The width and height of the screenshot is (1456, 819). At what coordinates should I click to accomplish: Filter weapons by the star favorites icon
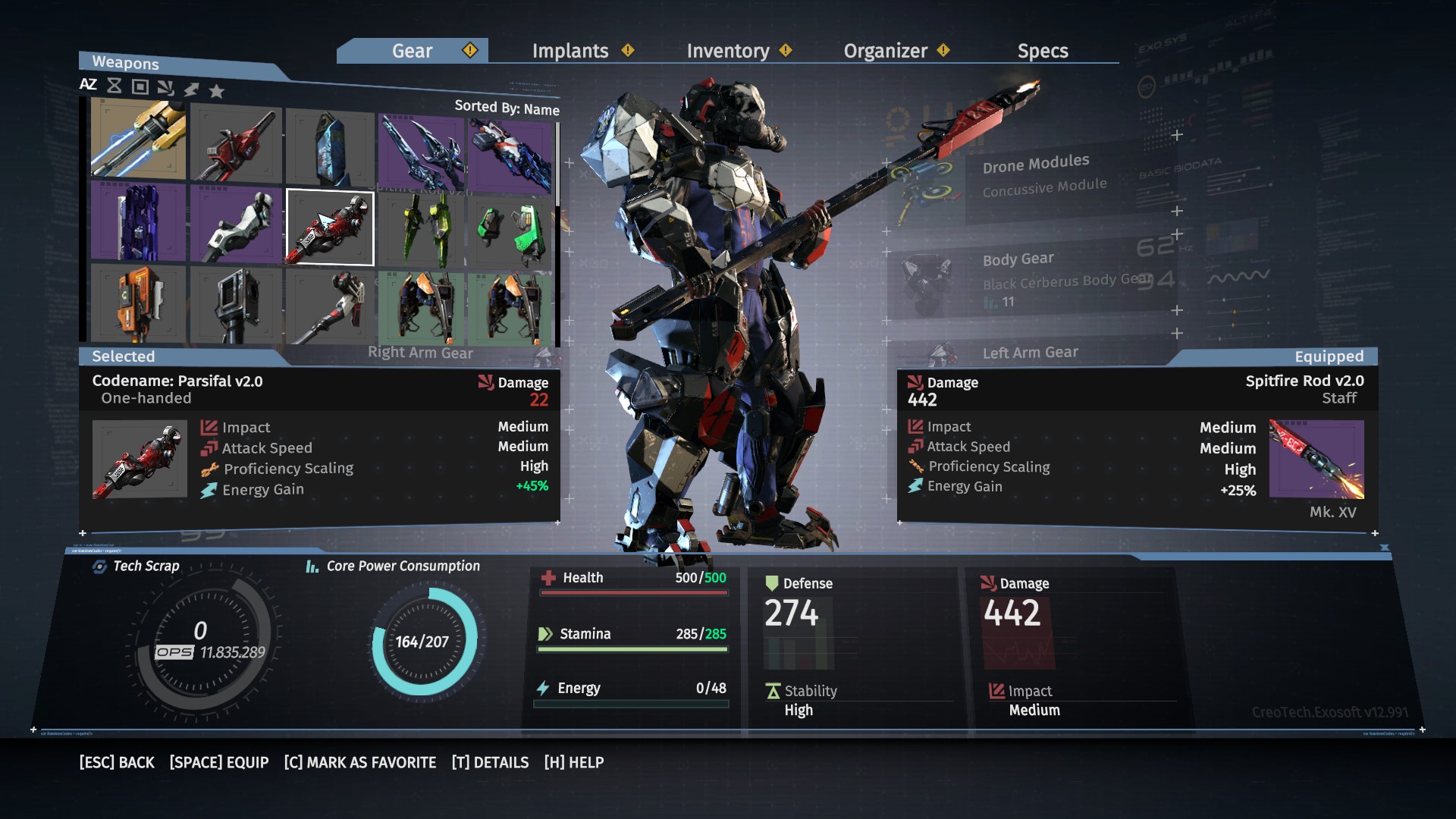coord(217,92)
